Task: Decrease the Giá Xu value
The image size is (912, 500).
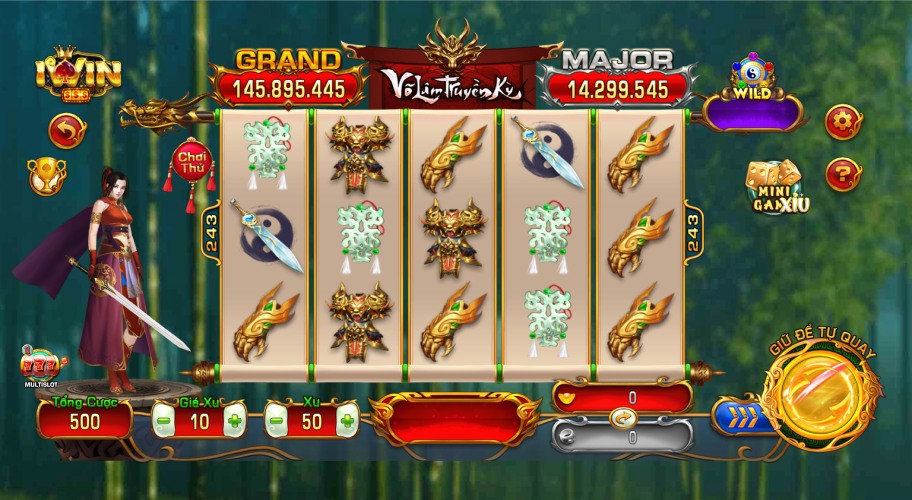Action: [x=164, y=420]
